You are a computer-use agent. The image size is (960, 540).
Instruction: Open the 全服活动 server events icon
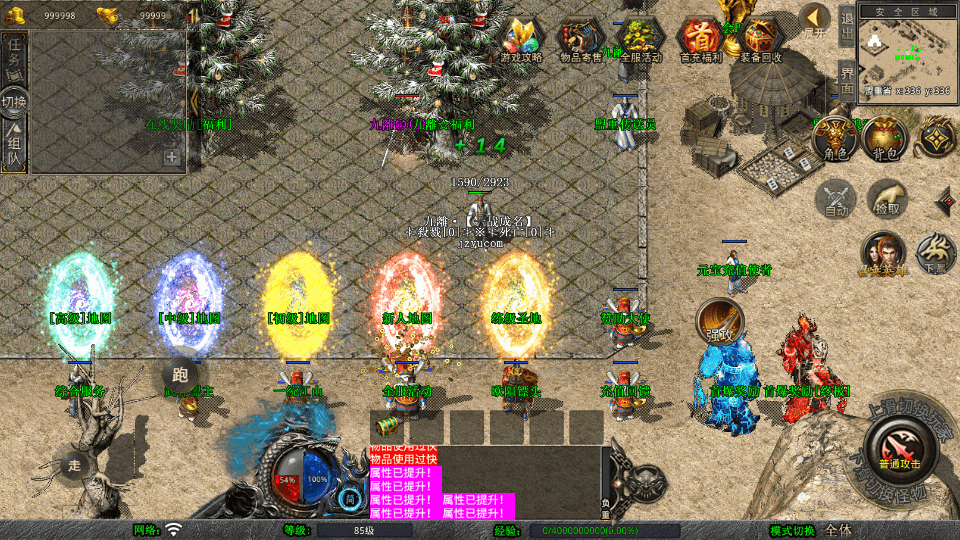tap(640, 39)
